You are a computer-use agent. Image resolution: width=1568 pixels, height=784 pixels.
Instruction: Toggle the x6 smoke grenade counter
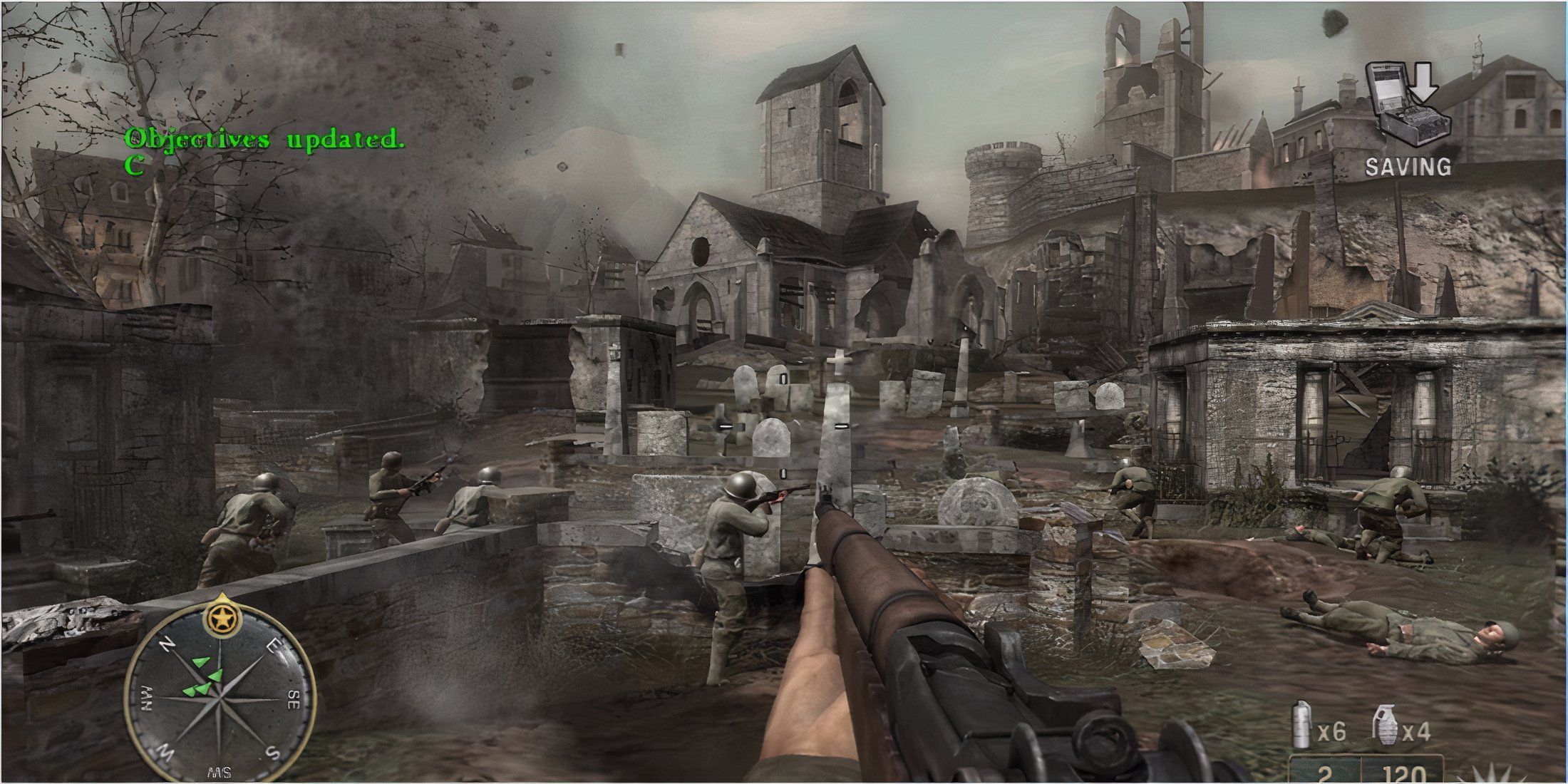click(1331, 731)
